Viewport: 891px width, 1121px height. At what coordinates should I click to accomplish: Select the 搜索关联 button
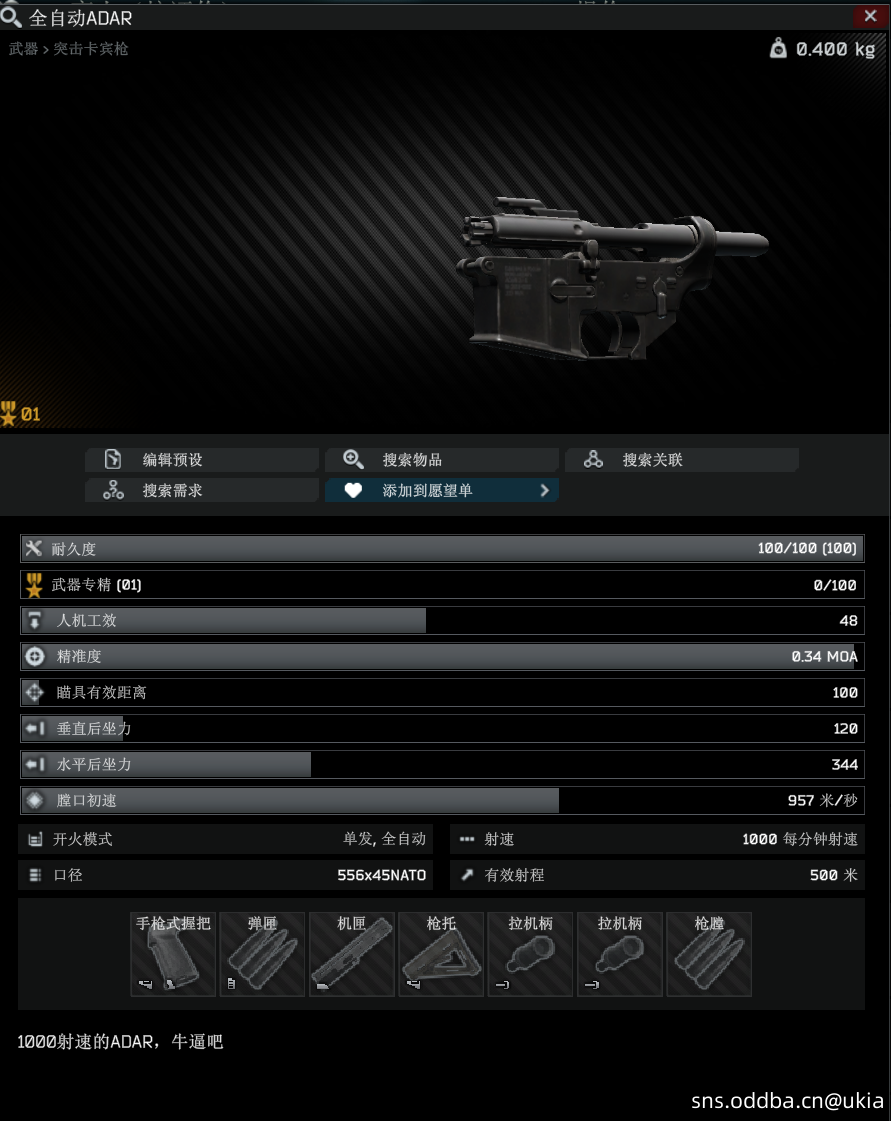(x=681, y=460)
